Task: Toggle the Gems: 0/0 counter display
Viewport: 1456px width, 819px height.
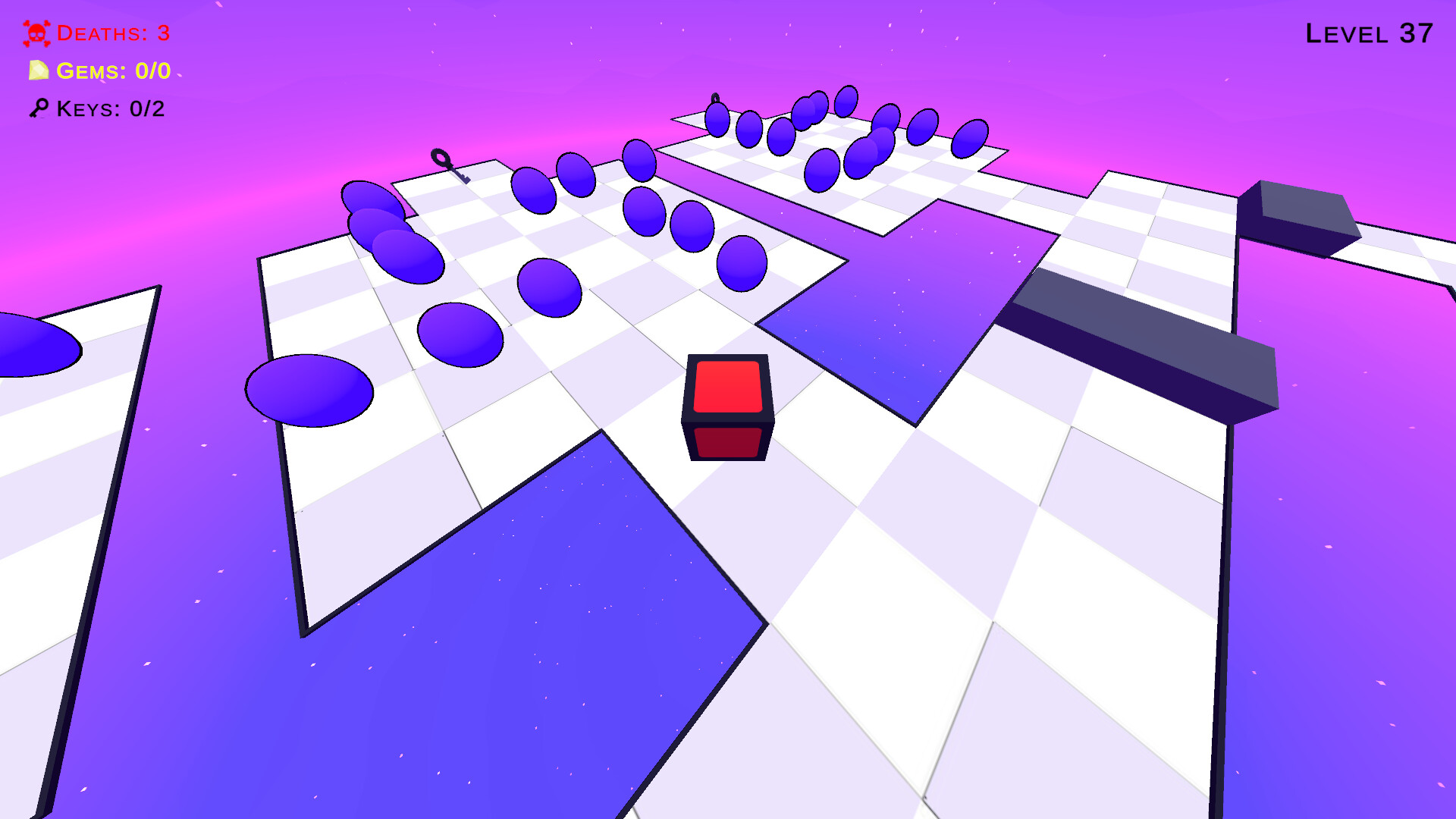Action: point(114,73)
